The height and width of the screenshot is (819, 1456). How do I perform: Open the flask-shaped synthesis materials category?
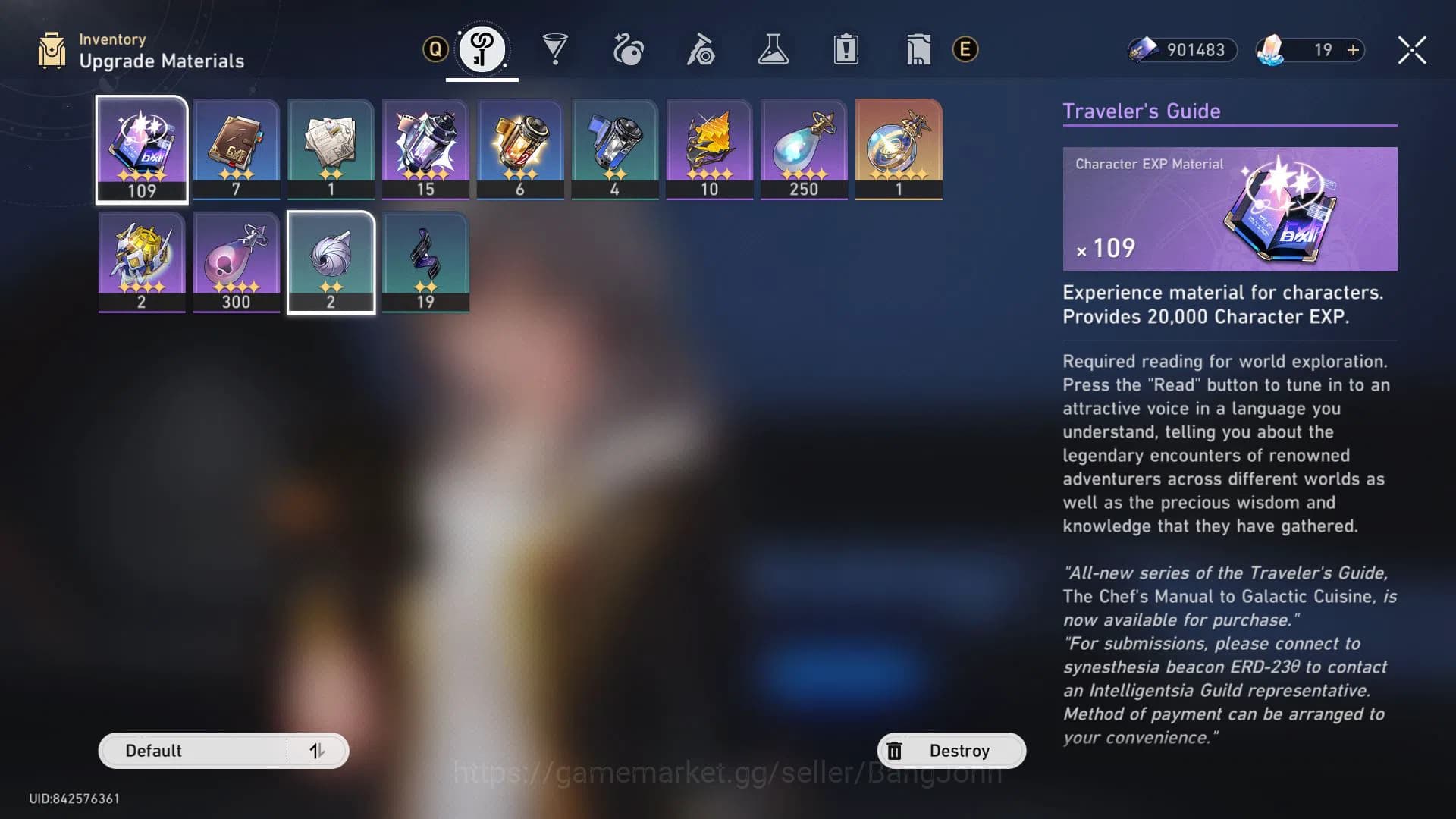773,49
